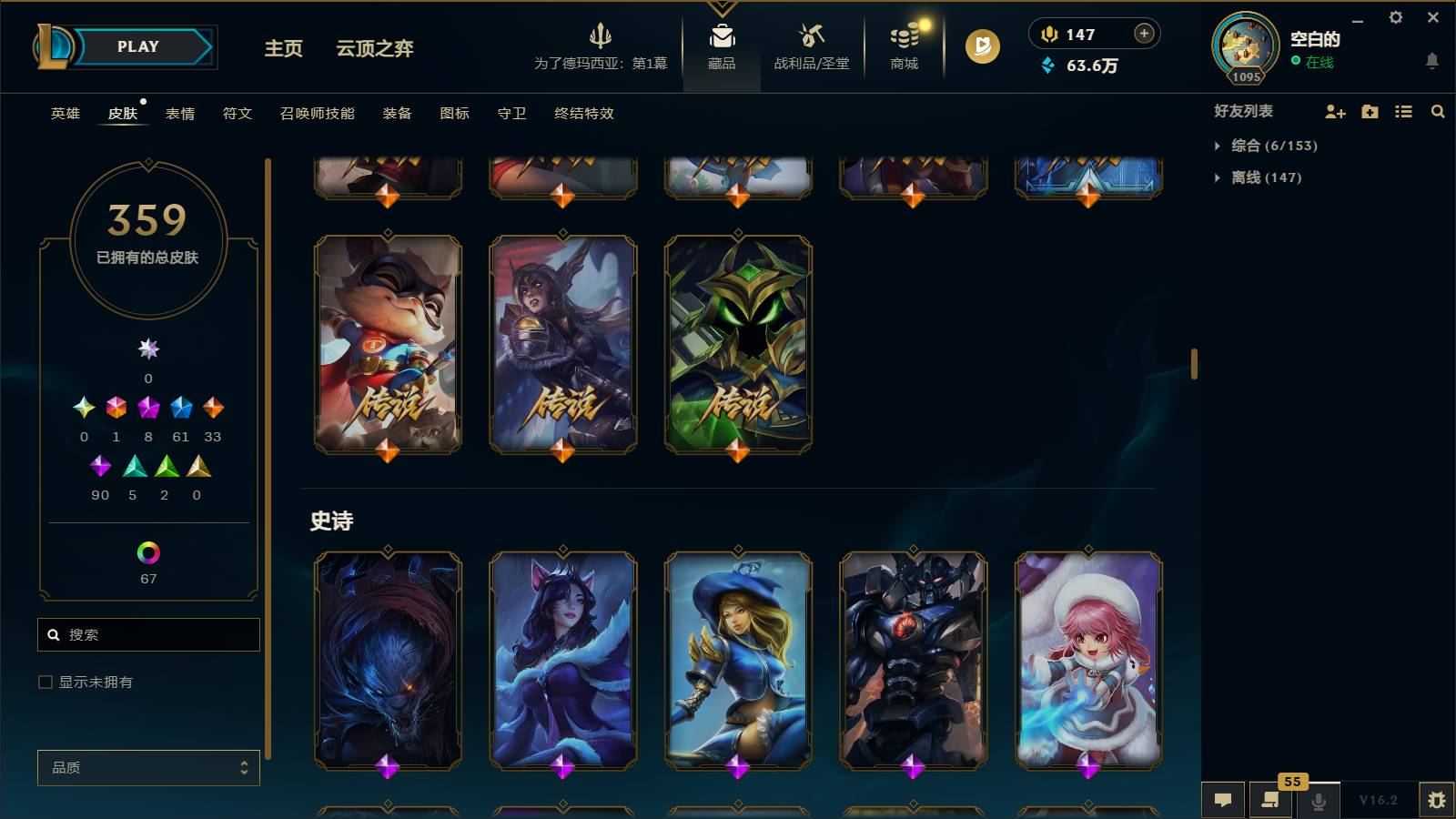Viewport: 1456px width, 819px height.
Task: Open the 品质 quality dropdown
Action: [148, 767]
